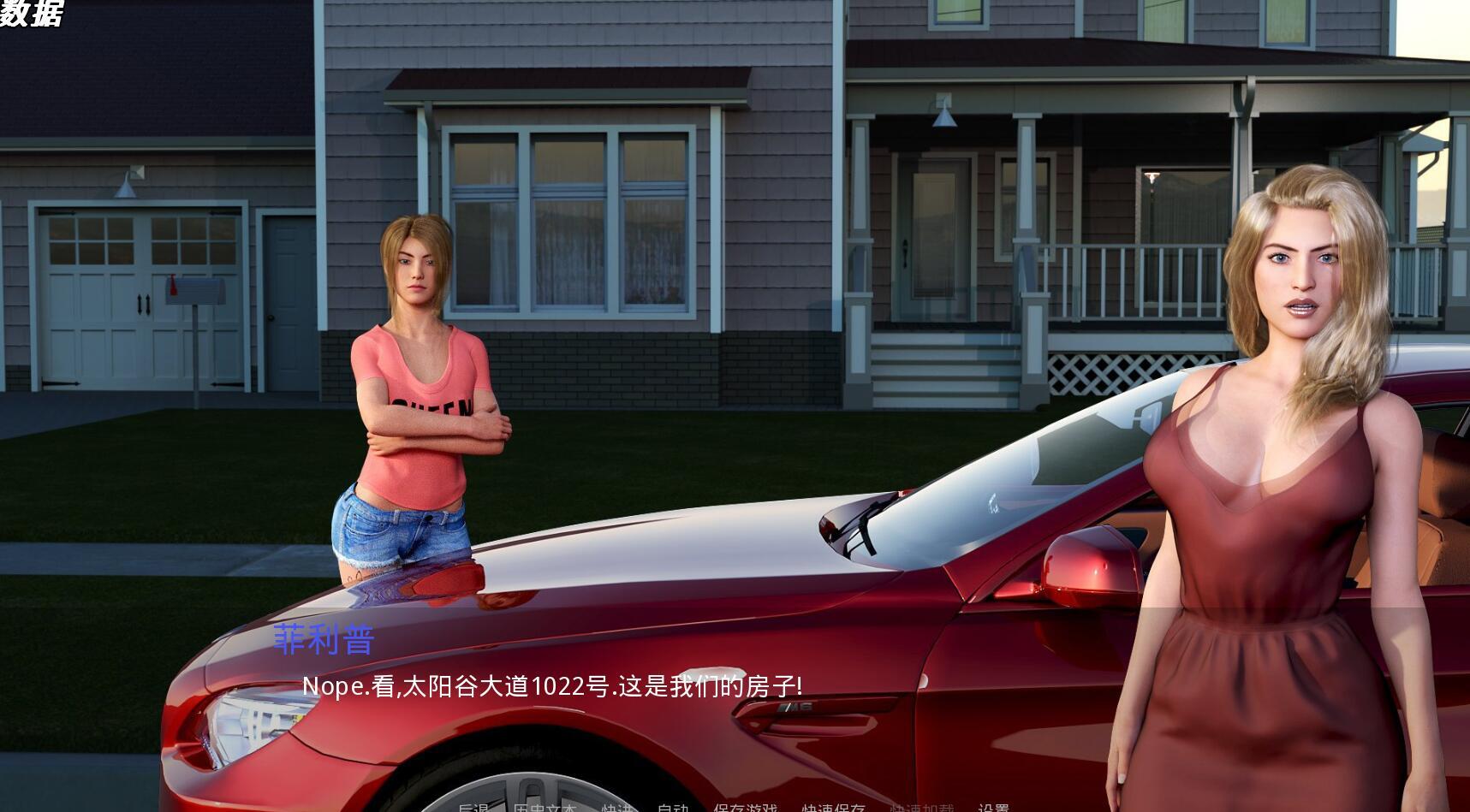The width and height of the screenshot is (1470, 812).
Task: Open the 数据 stats button
Action: 31,13
